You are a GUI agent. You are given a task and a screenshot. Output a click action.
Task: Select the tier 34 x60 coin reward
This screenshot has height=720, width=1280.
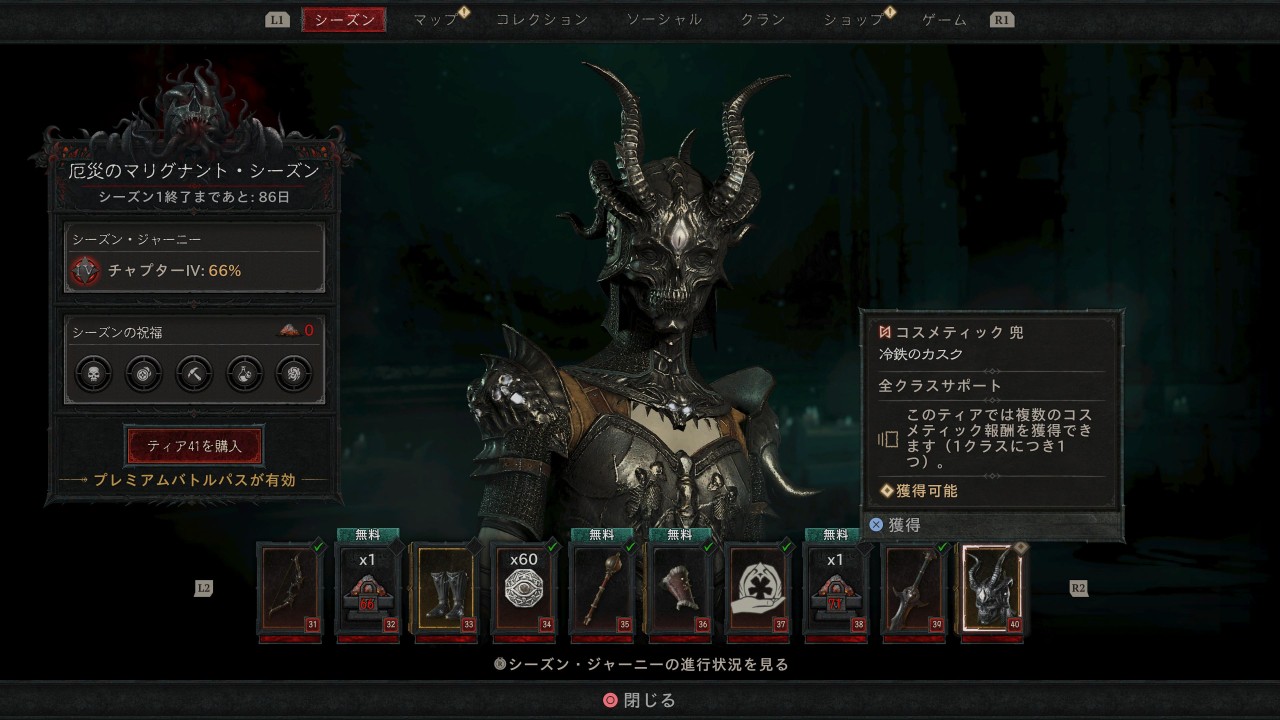[x=524, y=590]
